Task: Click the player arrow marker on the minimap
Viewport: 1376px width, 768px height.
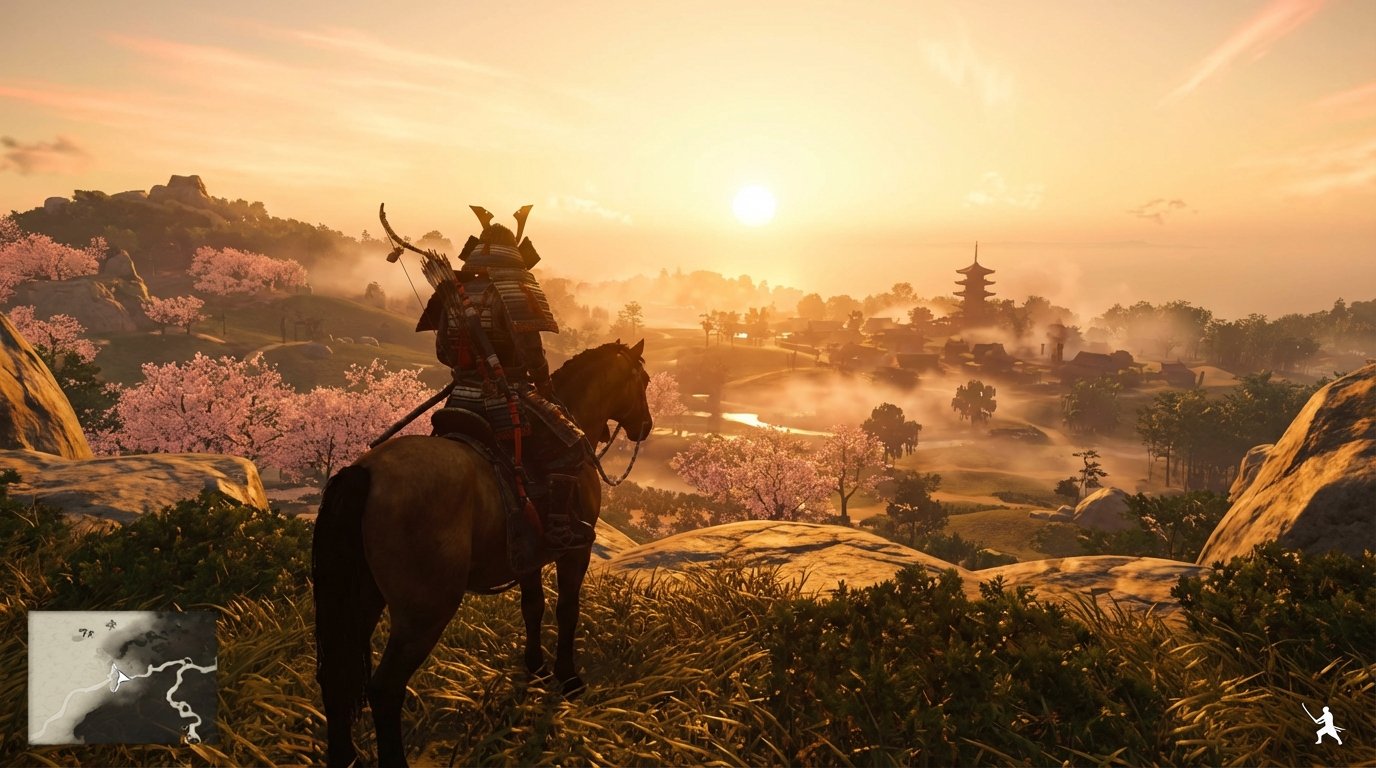Action: [x=120, y=677]
